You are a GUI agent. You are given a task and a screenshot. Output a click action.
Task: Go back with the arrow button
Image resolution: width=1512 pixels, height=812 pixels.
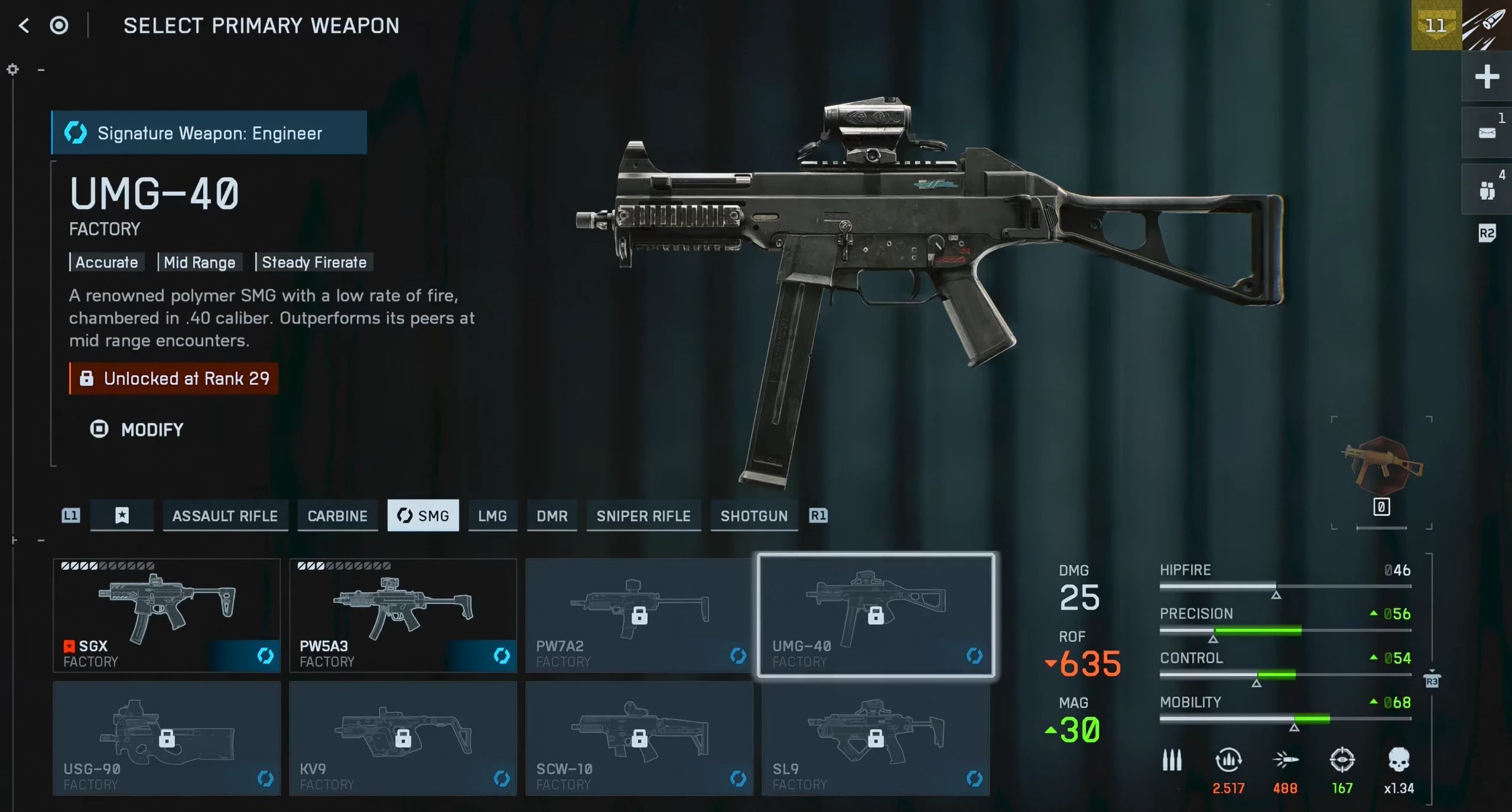point(24,25)
